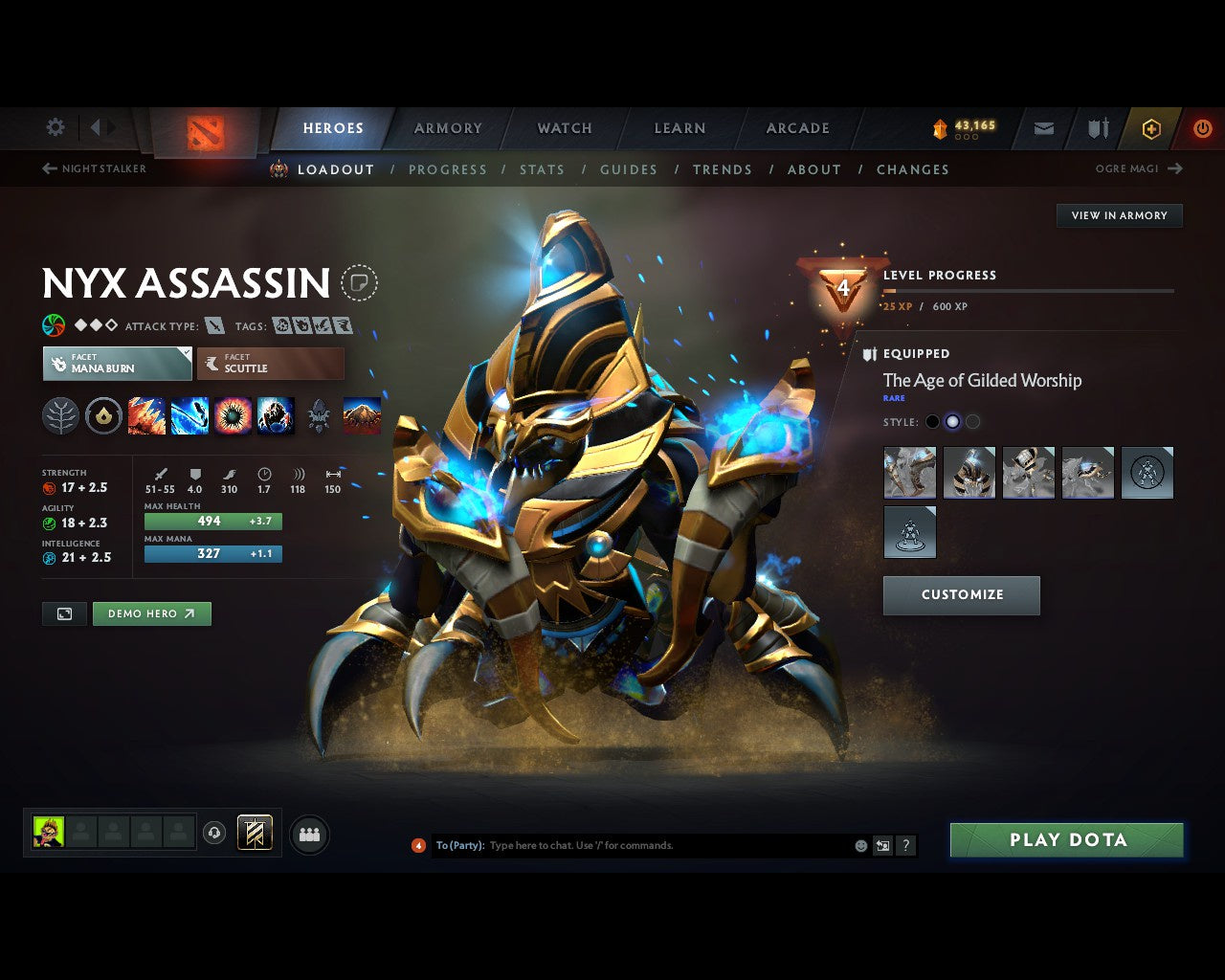Enable the Mana Burn facet
Image resolution: width=1225 pixels, height=980 pixels.
117,364
